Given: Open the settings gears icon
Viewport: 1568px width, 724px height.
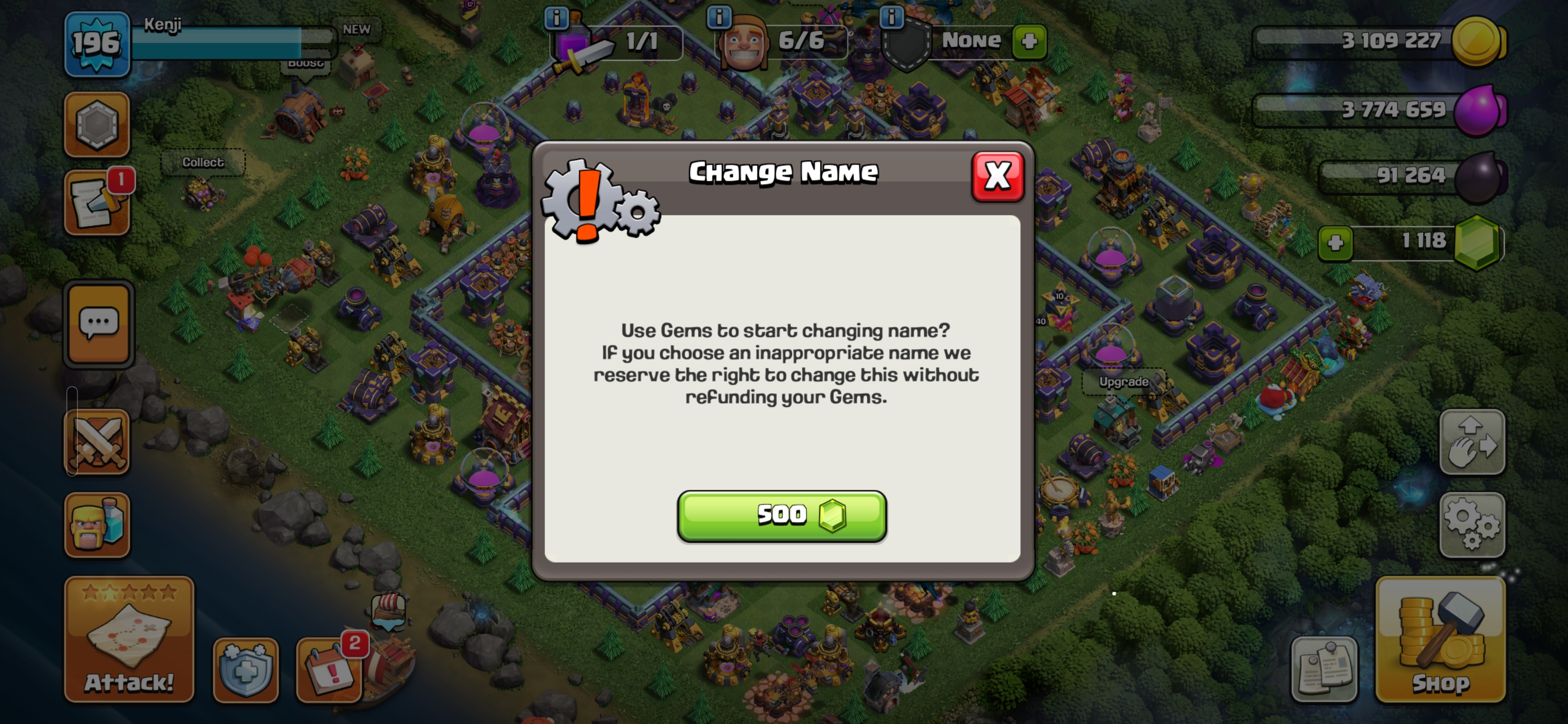Looking at the screenshot, I should click(x=1472, y=525).
